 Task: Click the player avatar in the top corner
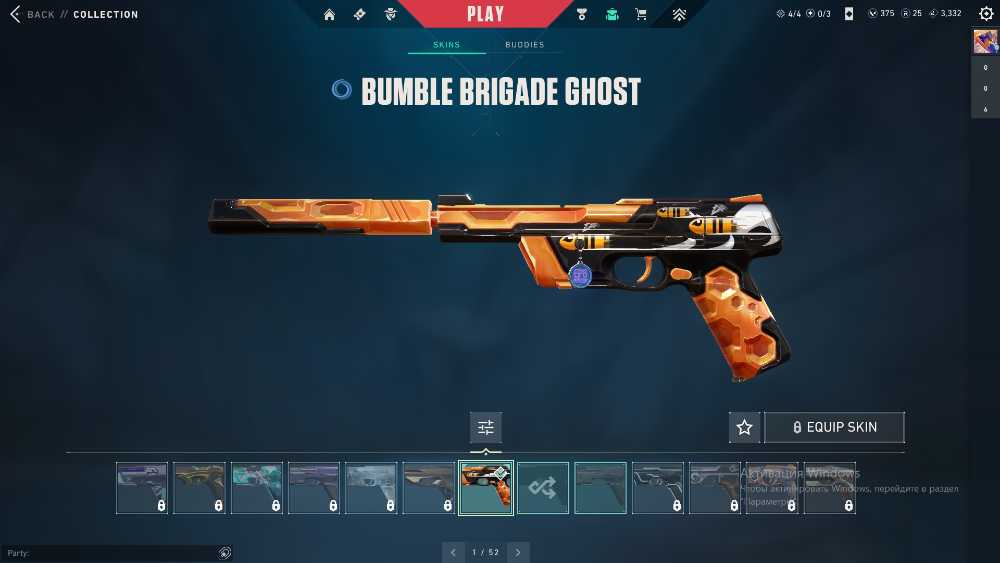point(984,42)
